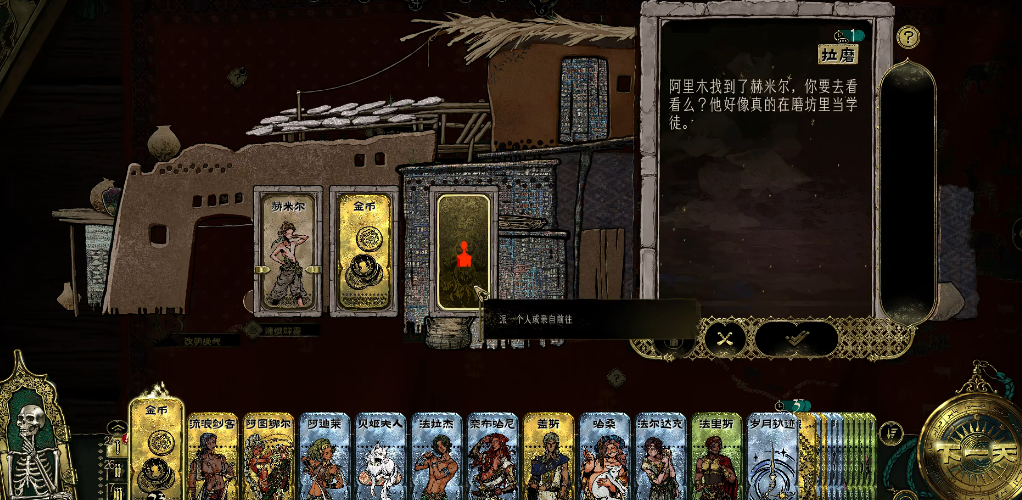Choose the 盖斯 card in hand

tap(548, 457)
